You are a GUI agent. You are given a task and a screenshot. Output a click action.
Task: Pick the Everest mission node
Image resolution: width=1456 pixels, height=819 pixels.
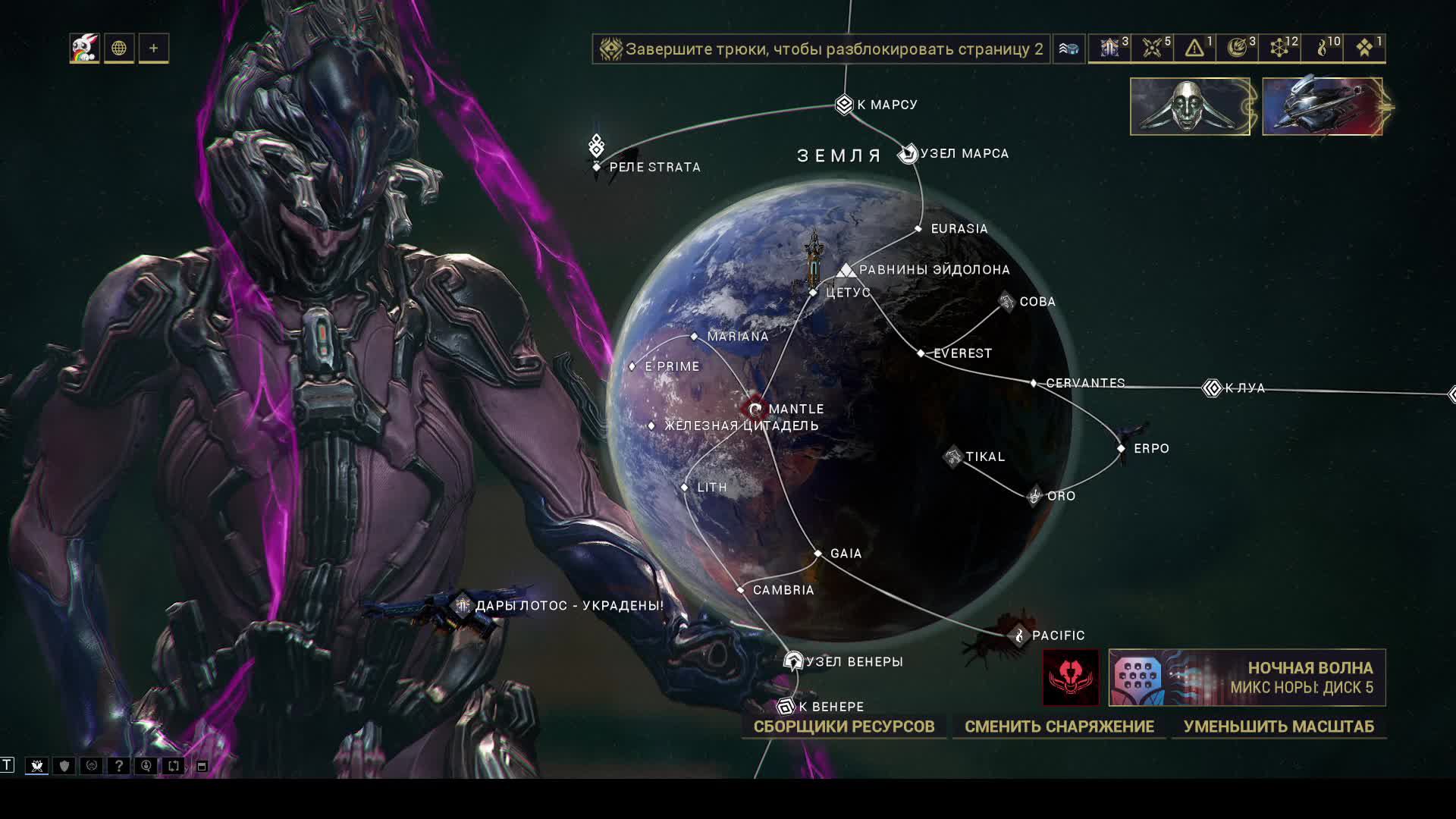(x=921, y=353)
